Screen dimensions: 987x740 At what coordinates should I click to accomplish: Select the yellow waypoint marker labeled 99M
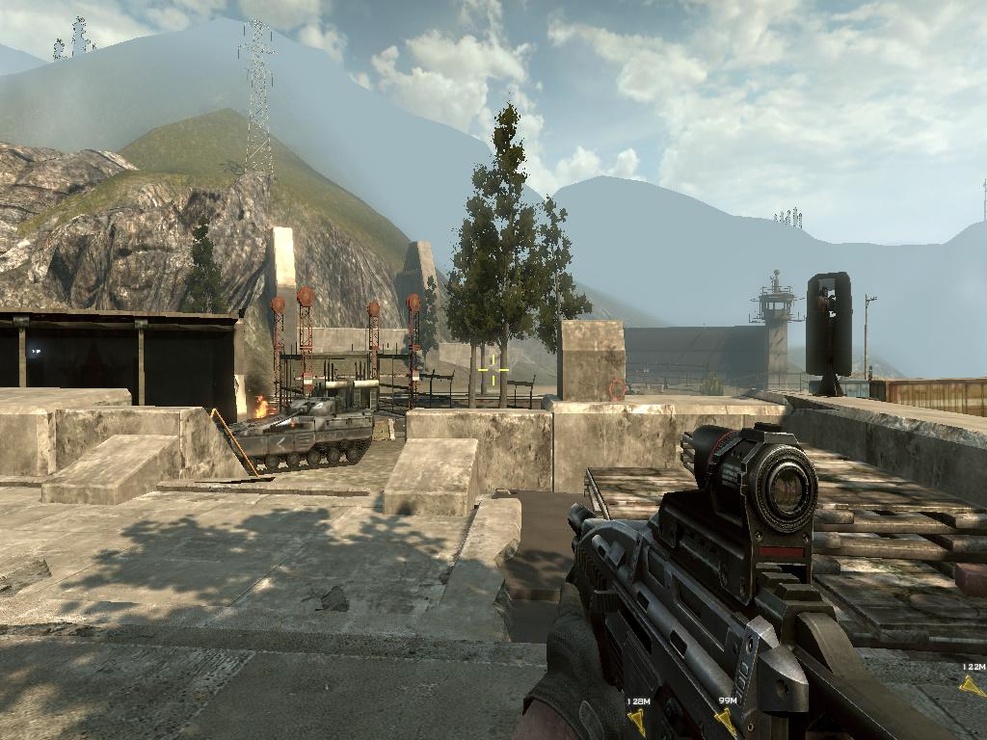[x=726, y=720]
